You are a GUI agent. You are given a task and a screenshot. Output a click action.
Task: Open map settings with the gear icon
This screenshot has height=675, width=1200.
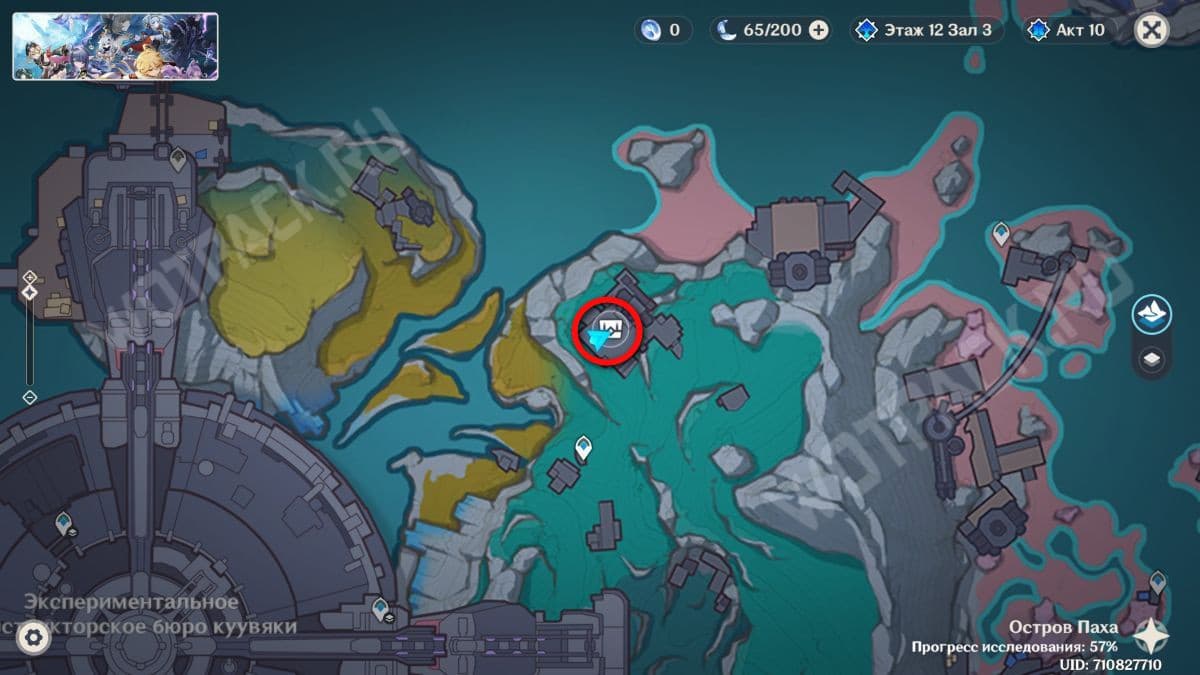point(34,636)
